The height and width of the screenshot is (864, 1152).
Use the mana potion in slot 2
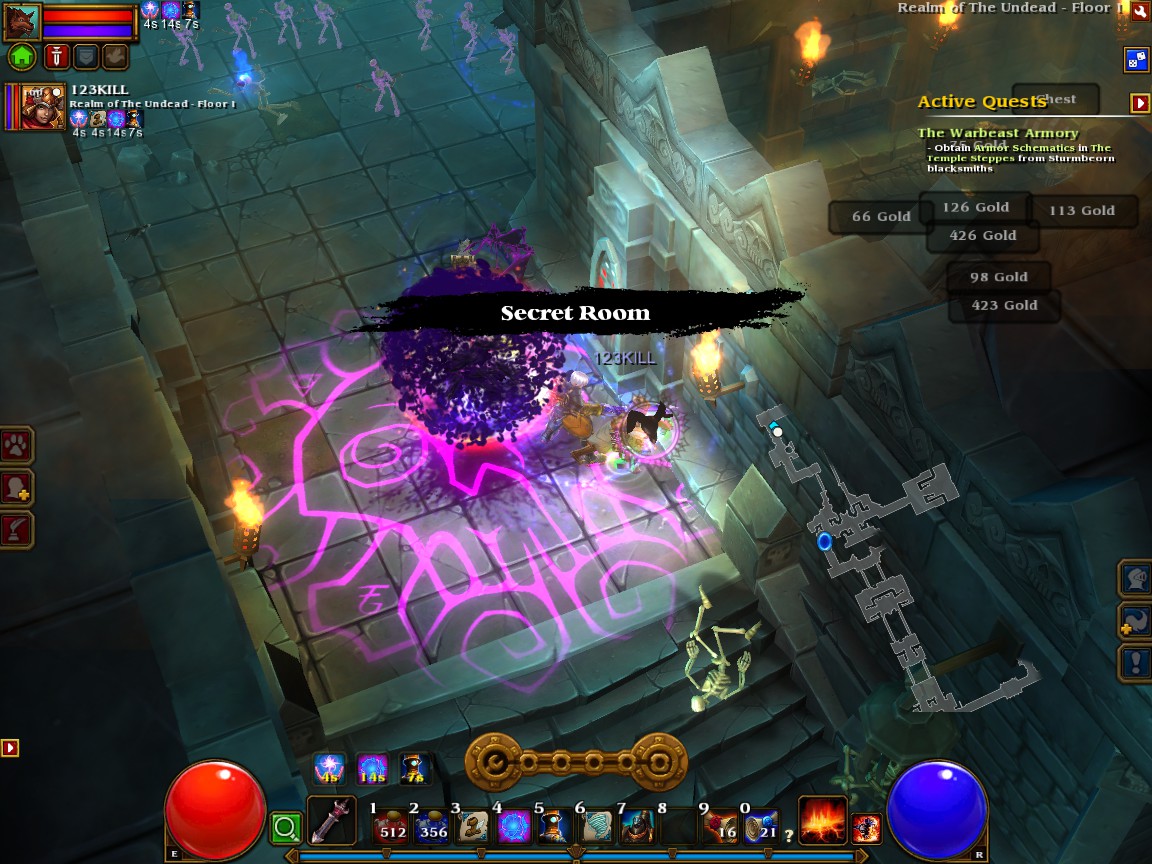click(431, 827)
